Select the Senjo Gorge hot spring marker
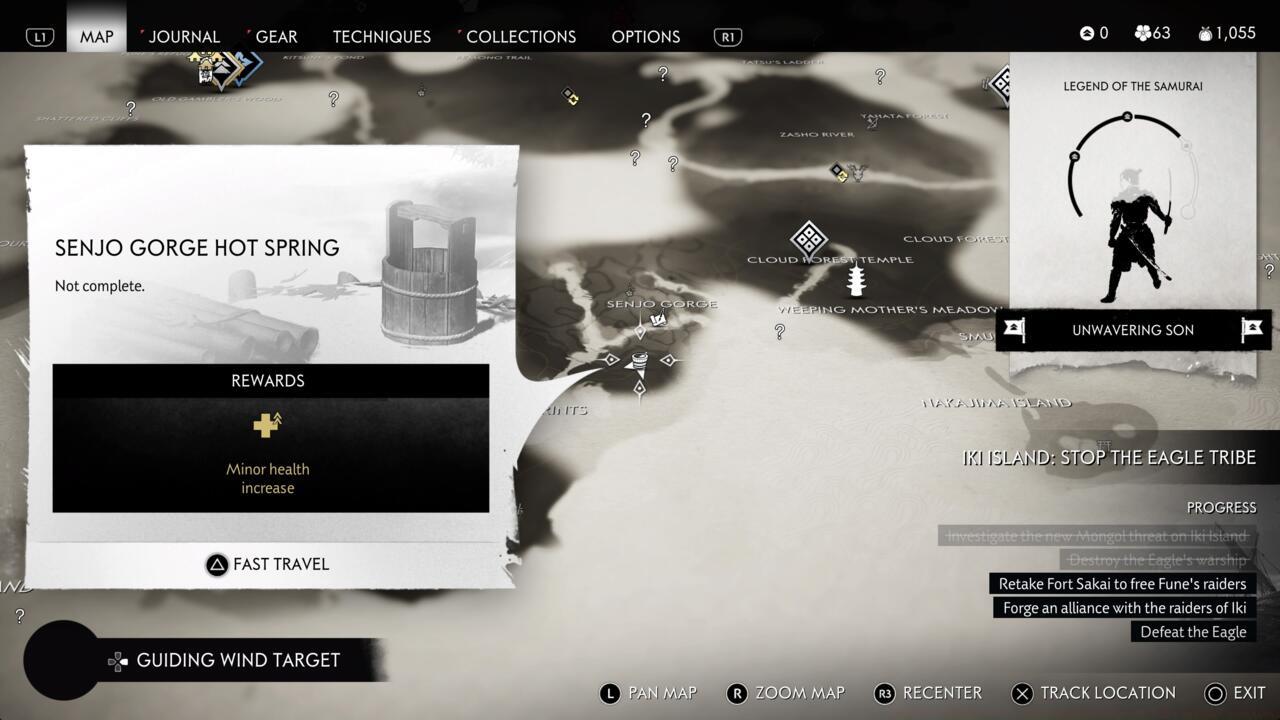1280x720 pixels. tap(639, 360)
